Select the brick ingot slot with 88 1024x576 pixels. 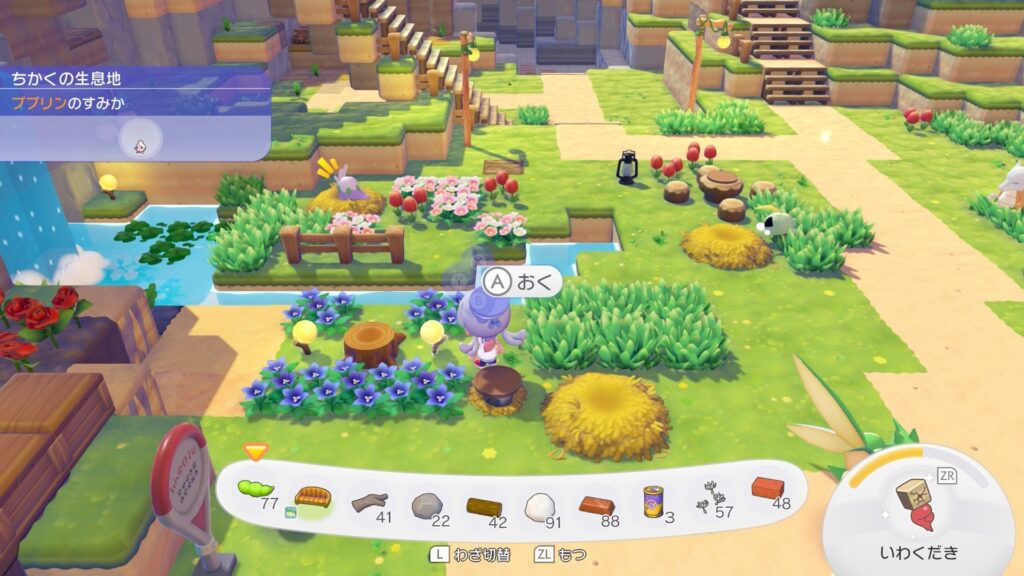[598, 502]
